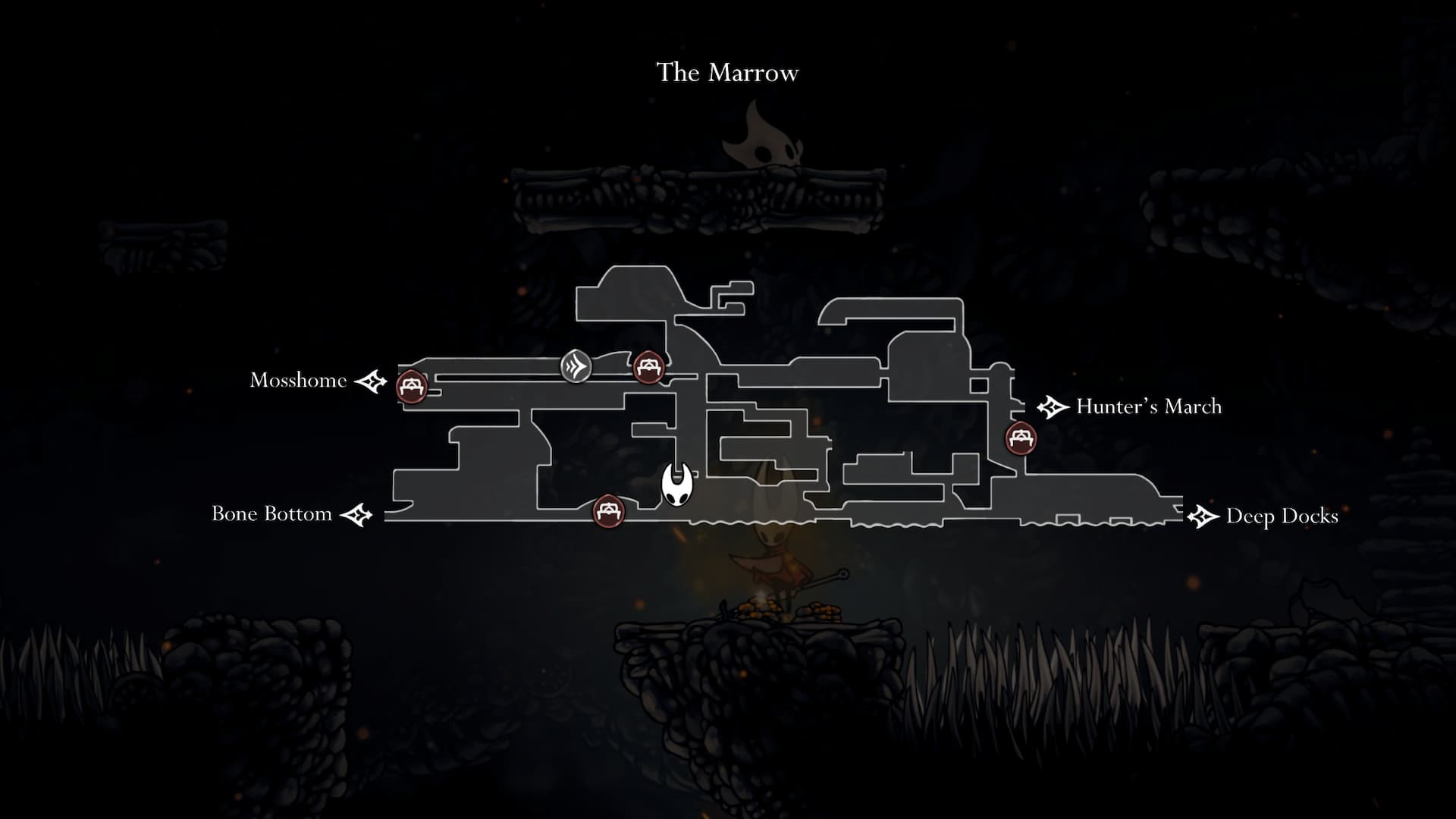
Task: Click Hornet's white mask position marker
Action: click(676, 485)
